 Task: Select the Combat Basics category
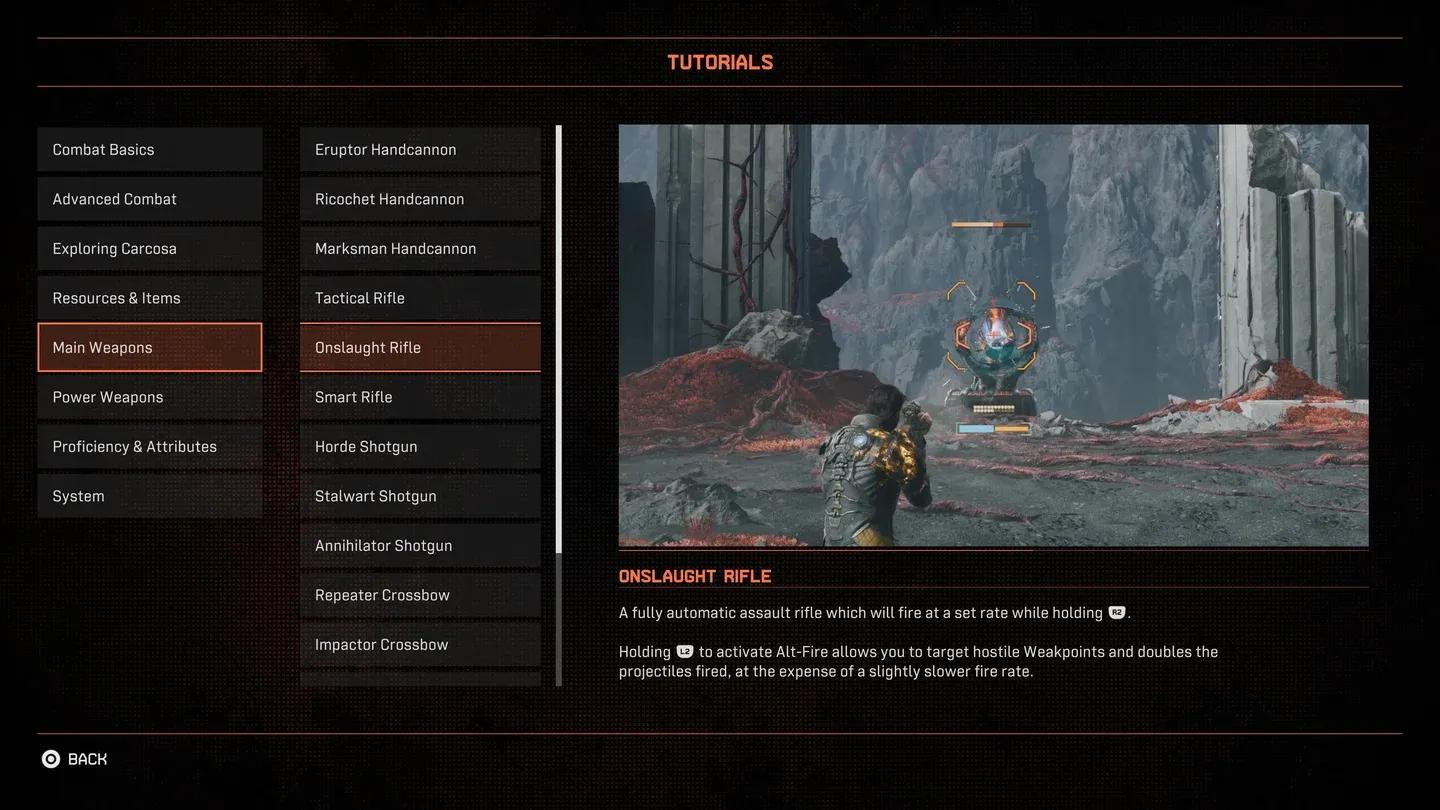(x=149, y=148)
